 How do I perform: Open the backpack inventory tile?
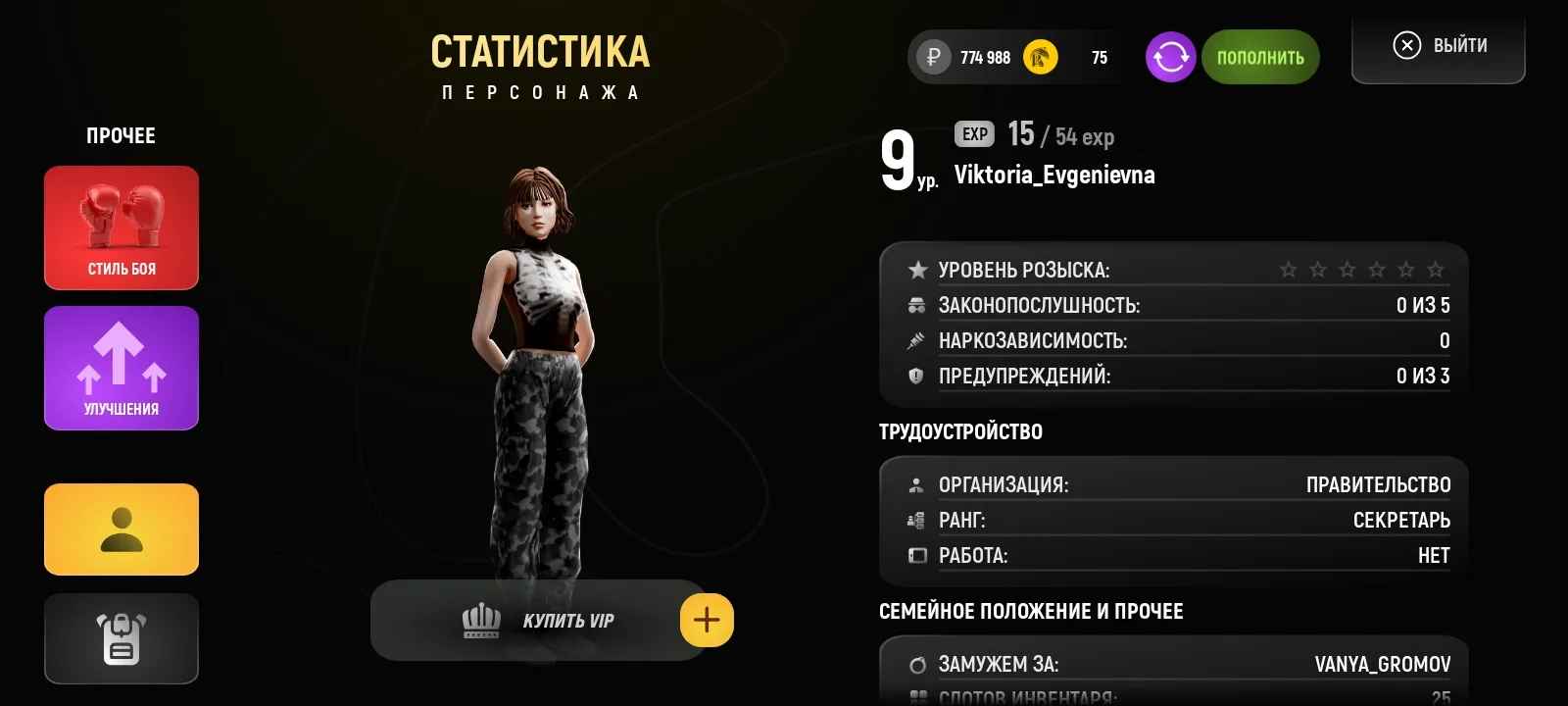[122, 638]
